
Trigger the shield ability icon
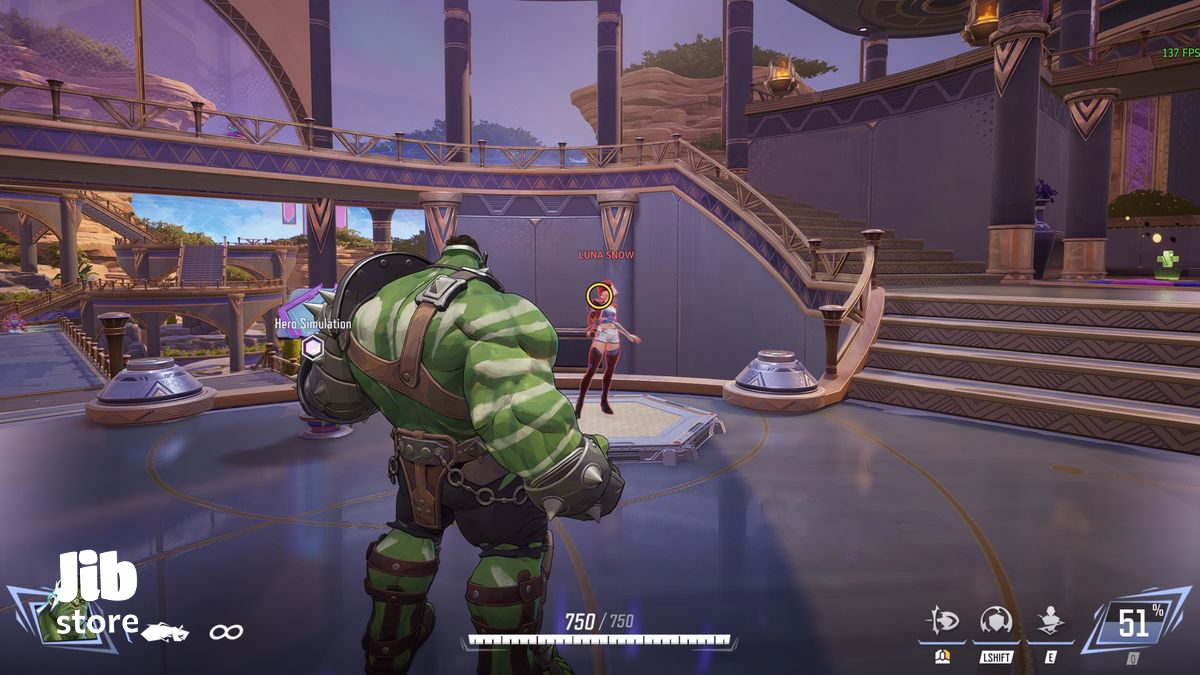pyautogui.click(x=996, y=621)
